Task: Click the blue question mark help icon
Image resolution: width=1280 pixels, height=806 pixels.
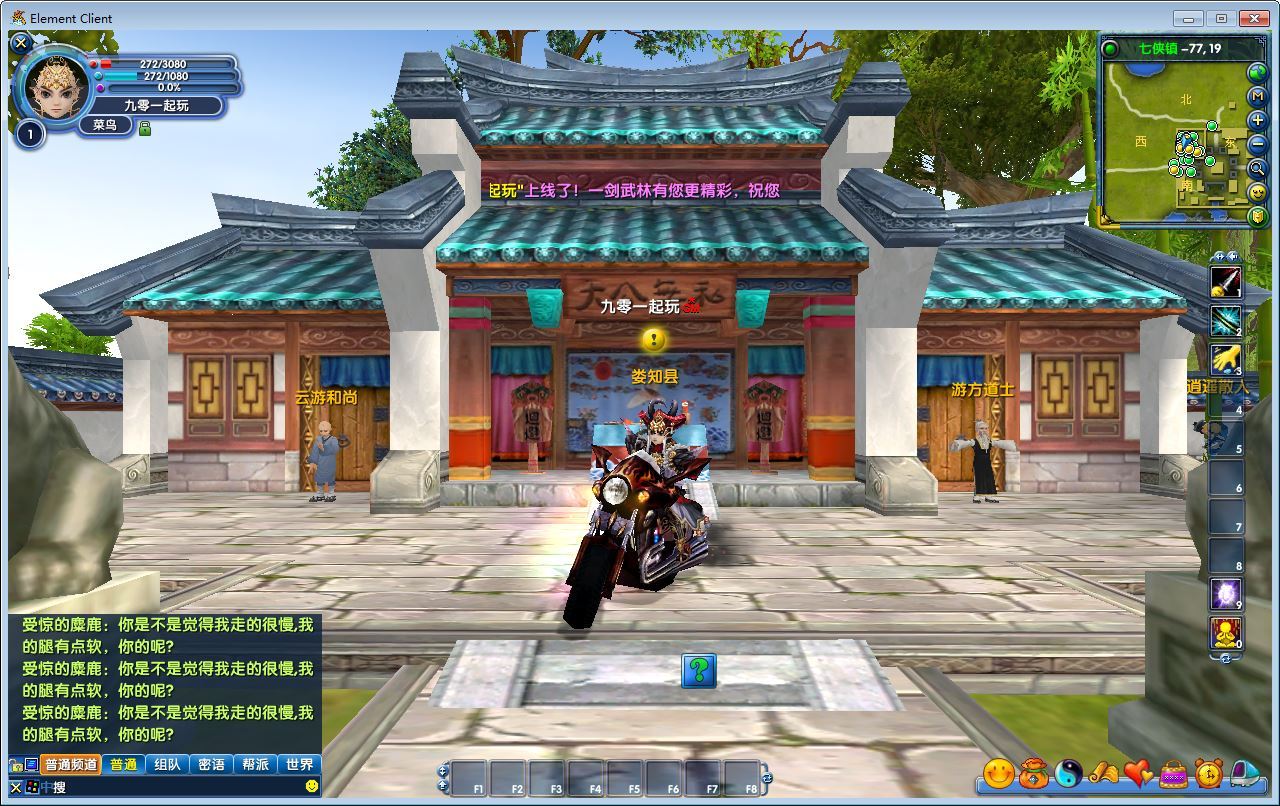Action: tap(699, 670)
